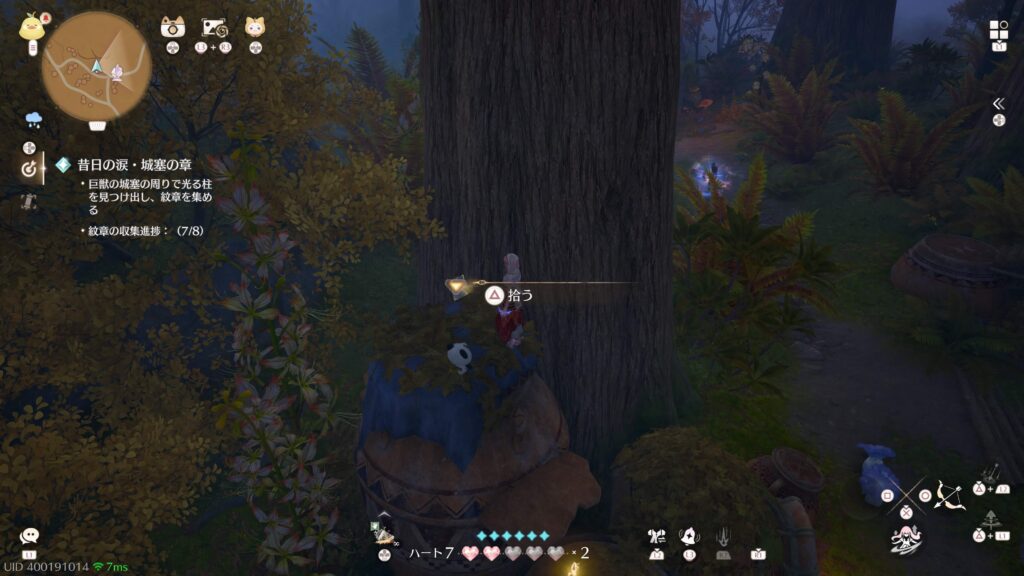Activate the ringing bell ability icon
1024x576 pixels.
tap(690, 537)
